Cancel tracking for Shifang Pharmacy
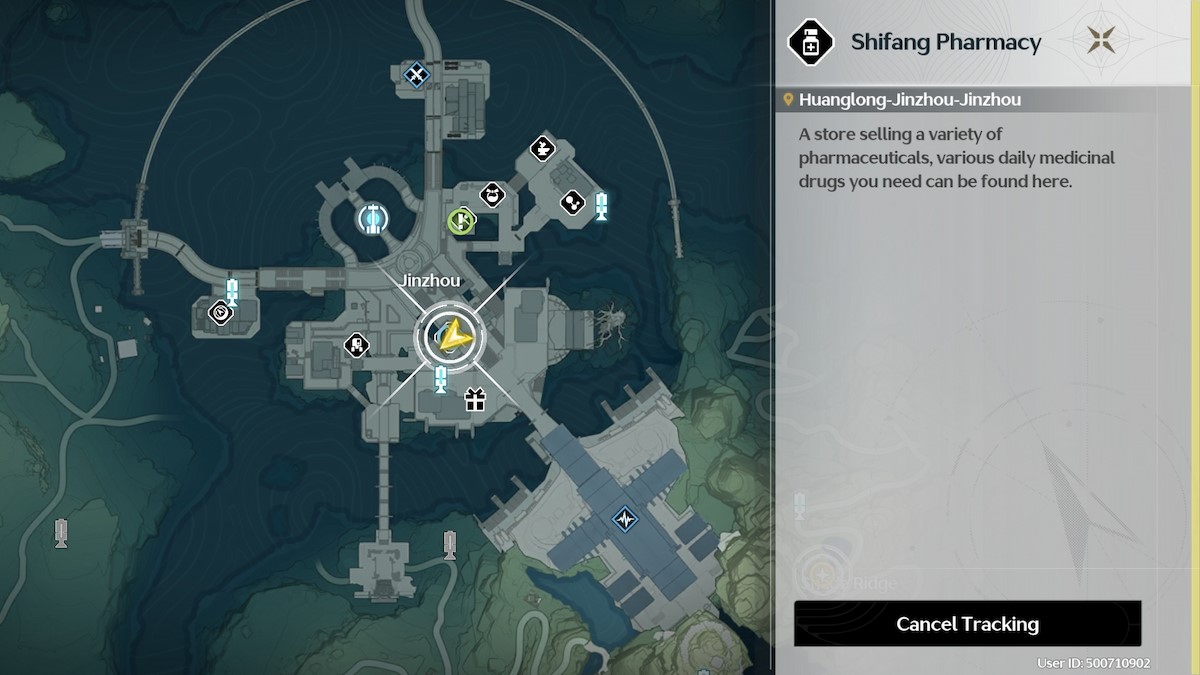 point(967,624)
